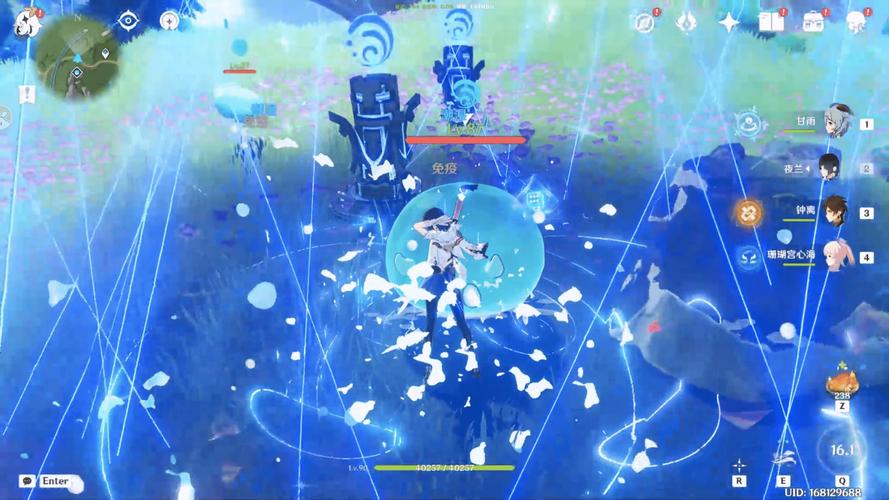Open the character screen icon
Viewport: 889px width, 500px height.
(x=856, y=22)
